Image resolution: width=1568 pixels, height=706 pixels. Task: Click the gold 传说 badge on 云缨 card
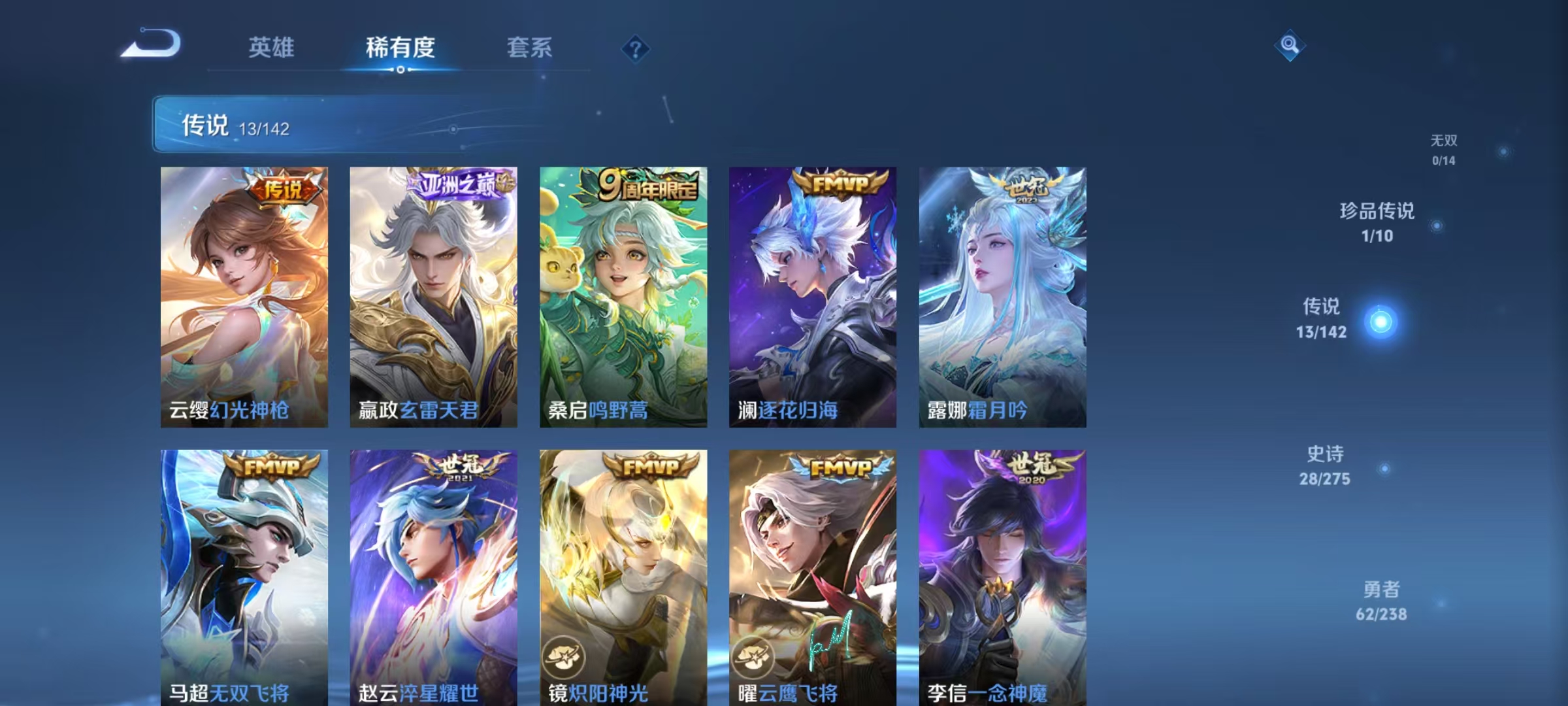click(x=284, y=186)
